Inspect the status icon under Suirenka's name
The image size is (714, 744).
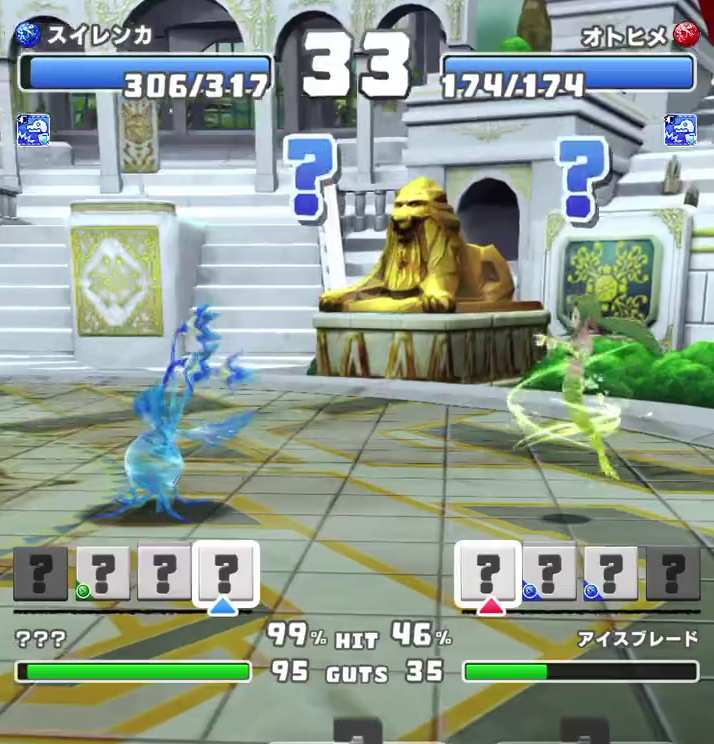click(33, 130)
